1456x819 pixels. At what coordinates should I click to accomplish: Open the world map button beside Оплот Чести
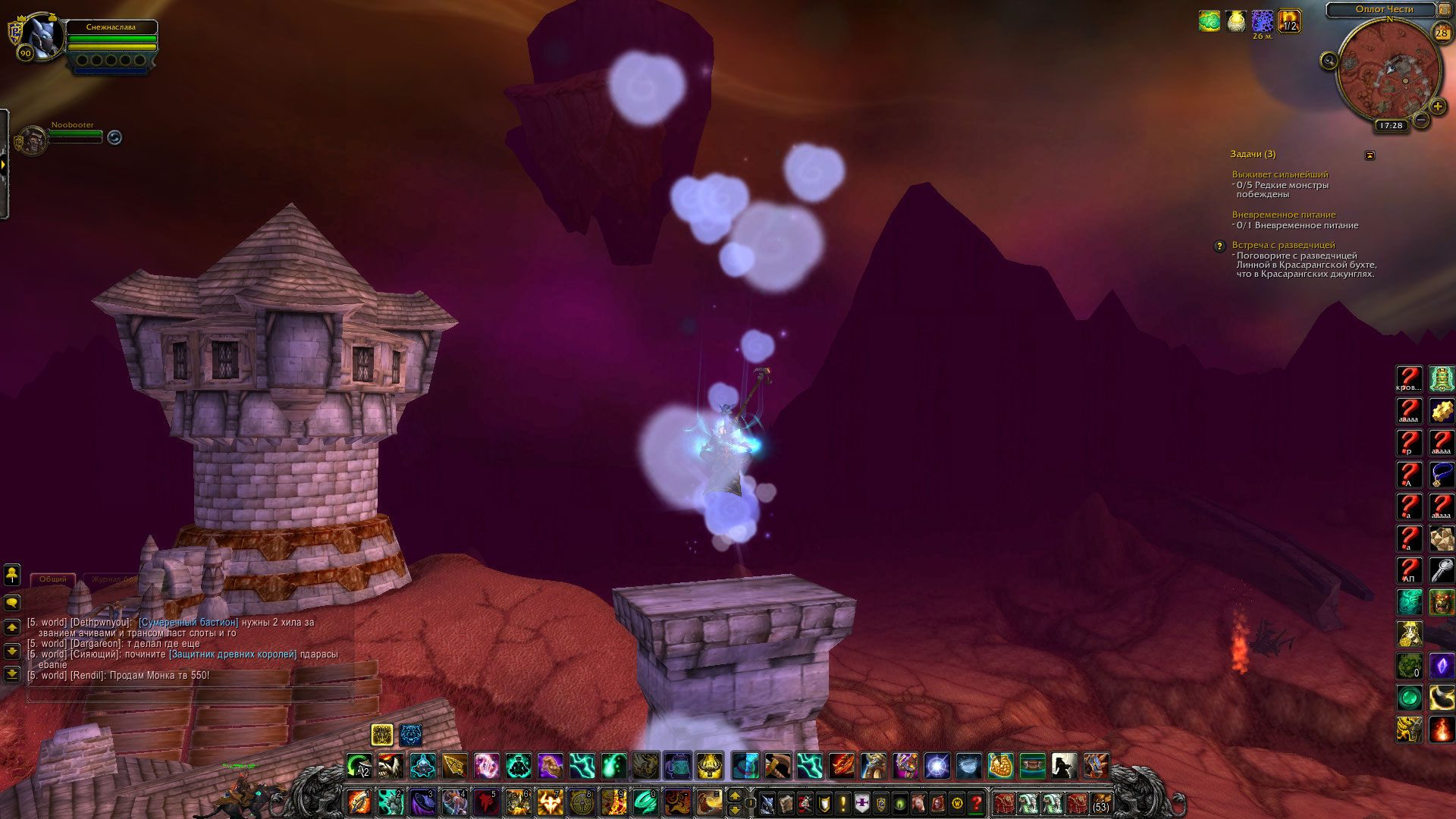1445,10
